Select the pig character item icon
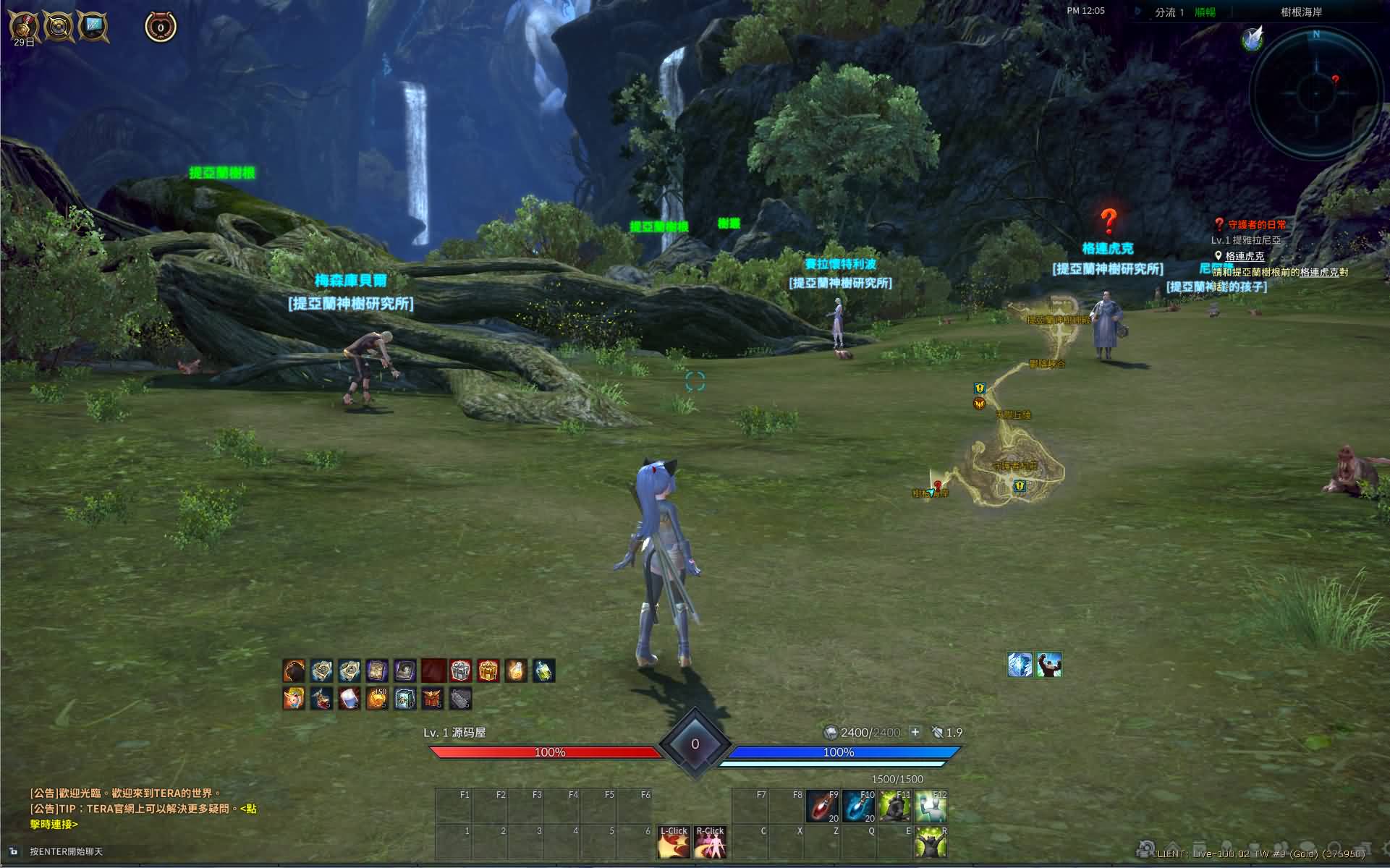Screen dimensions: 1390x868 tap(294, 699)
